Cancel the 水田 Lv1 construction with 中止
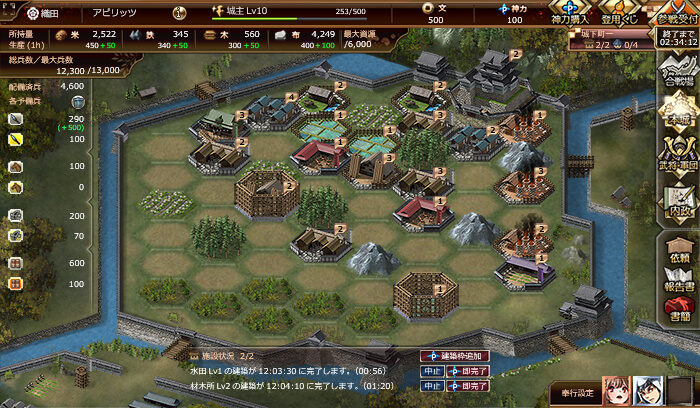Image resolution: width=700 pixels, height=408 pixels. pyautogui.click(x=431, y=371)
